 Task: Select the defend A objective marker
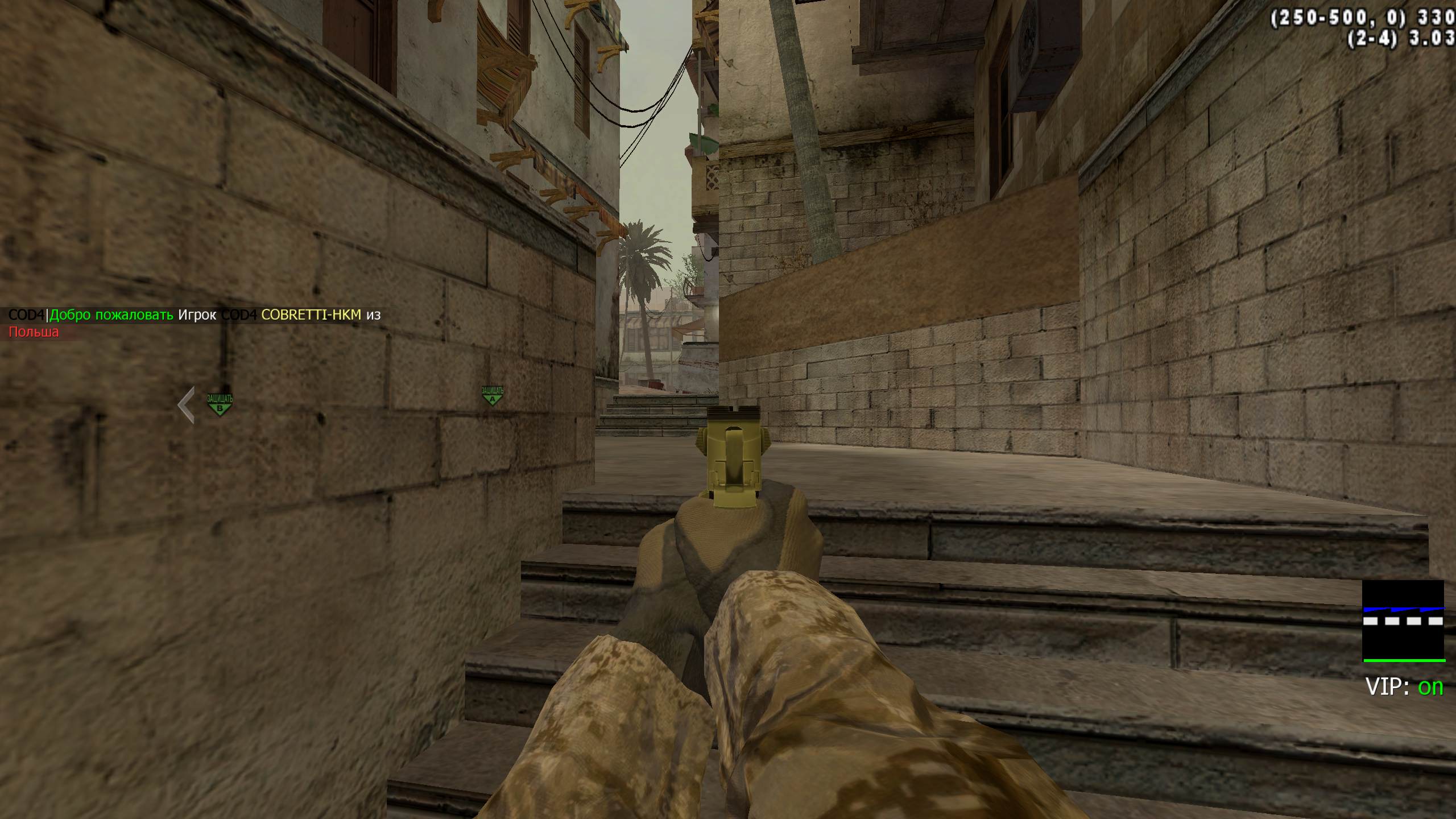[492, 396]
